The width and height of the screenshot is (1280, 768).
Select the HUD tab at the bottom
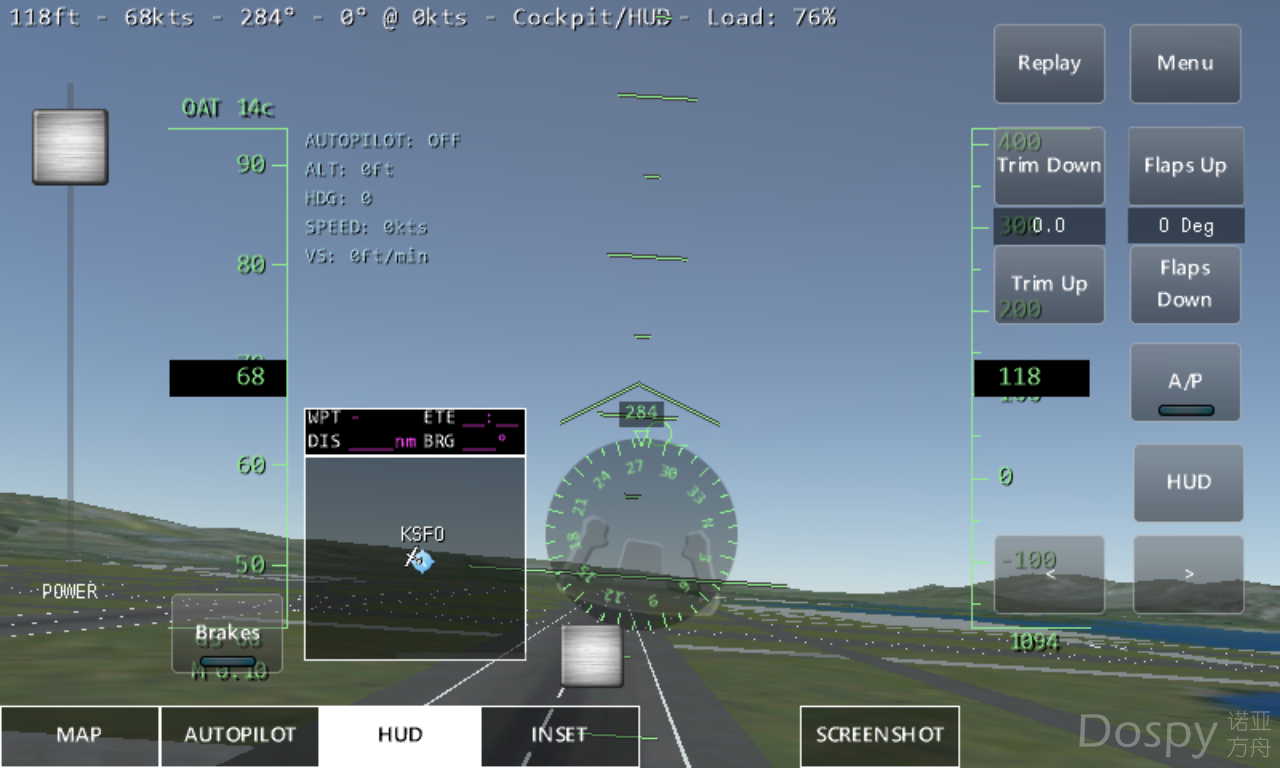tap(400, 735)
